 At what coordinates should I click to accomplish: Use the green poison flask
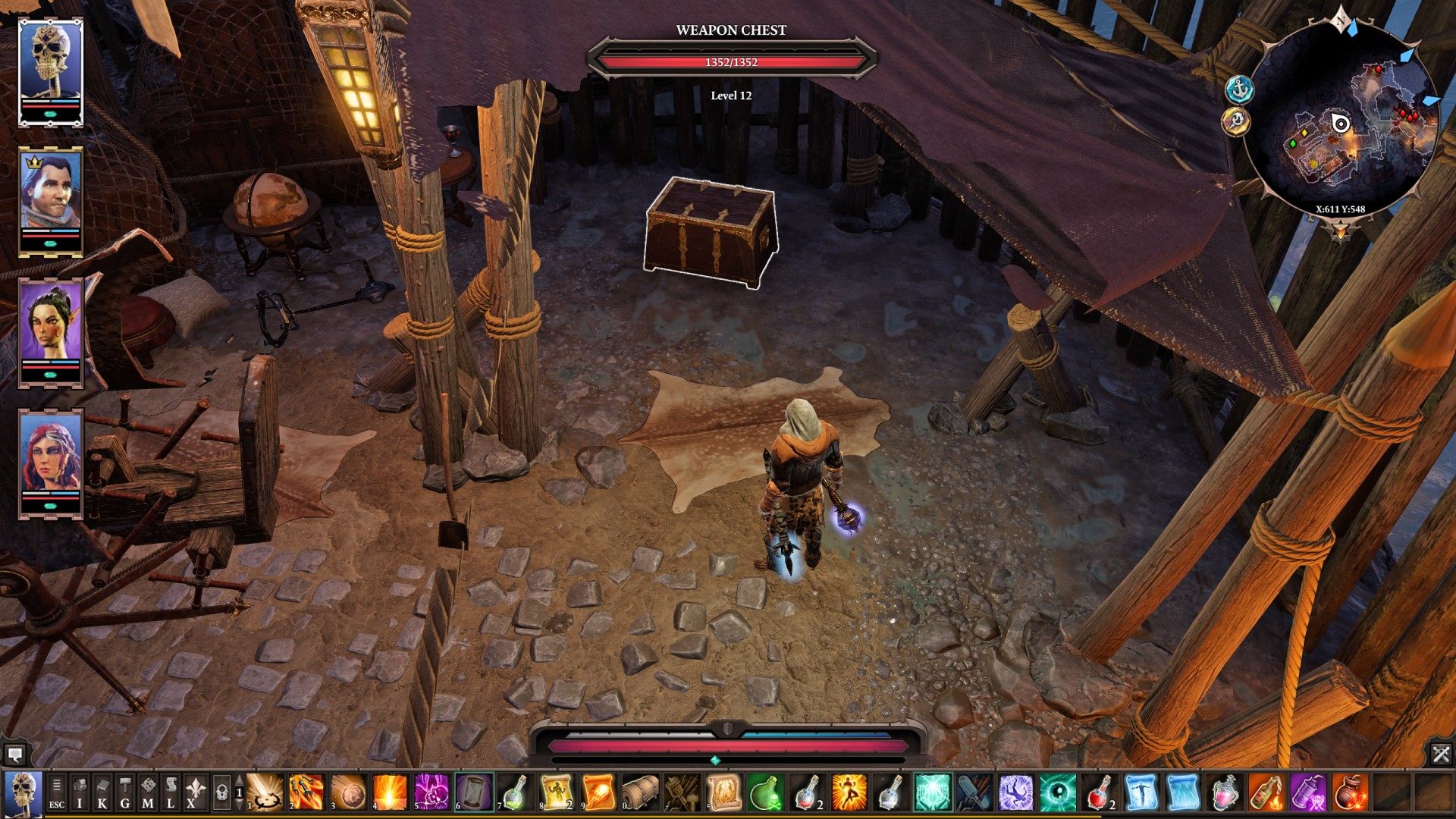764,793
